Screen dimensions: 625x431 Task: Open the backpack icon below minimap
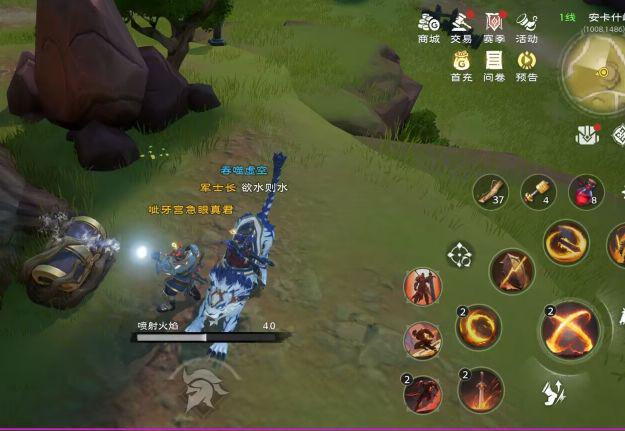click(587, 134)
